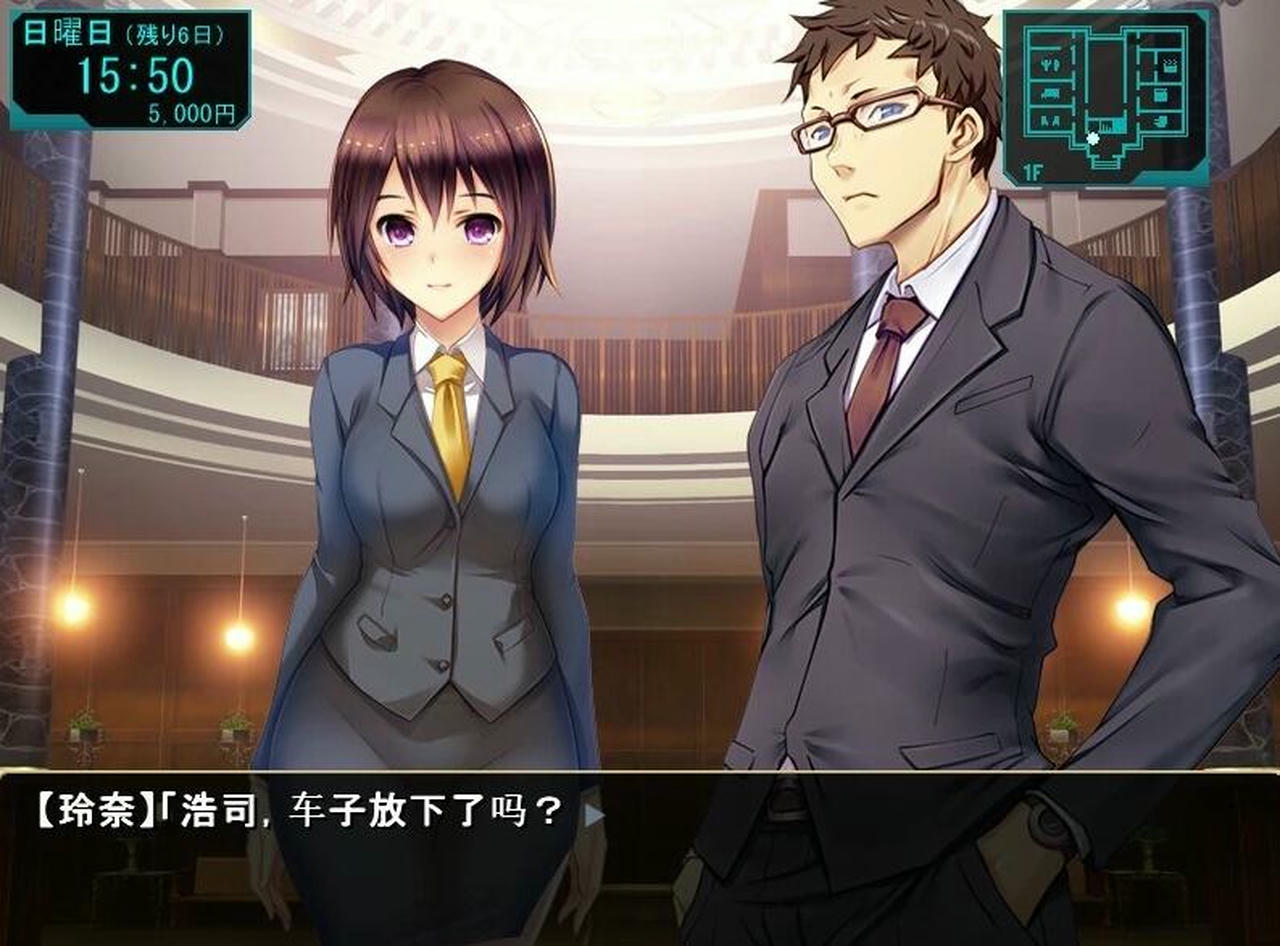Click the sofa room icon on the minimap
The image size is (1280, 946).
click(1050, 93)
